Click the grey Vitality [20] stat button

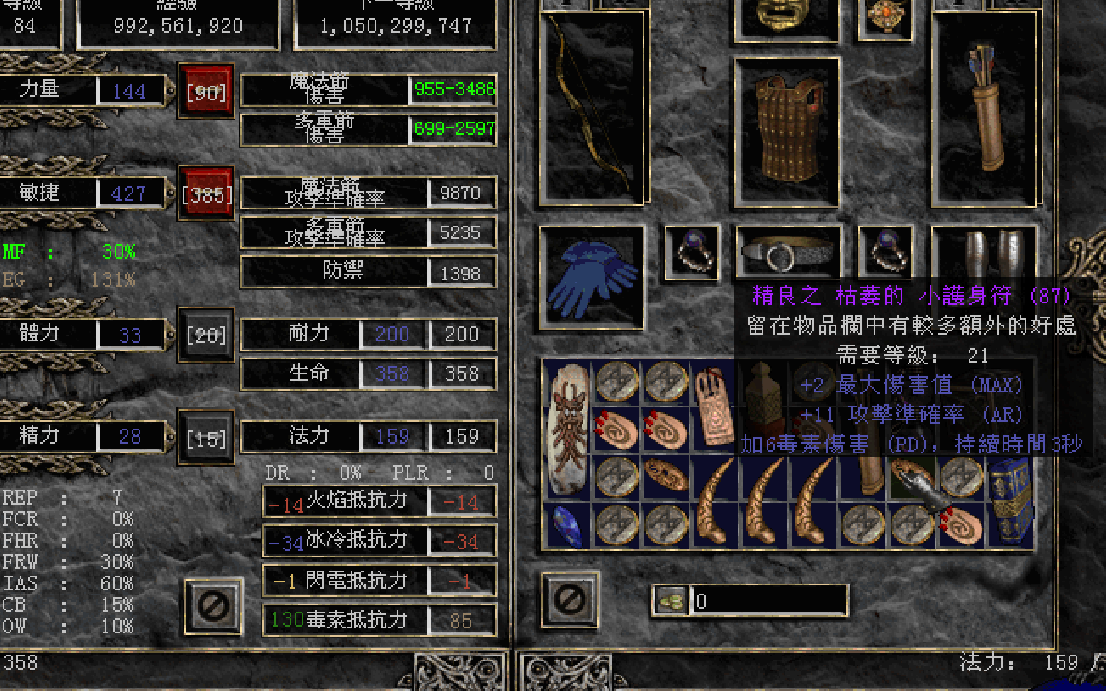[205, 334]
